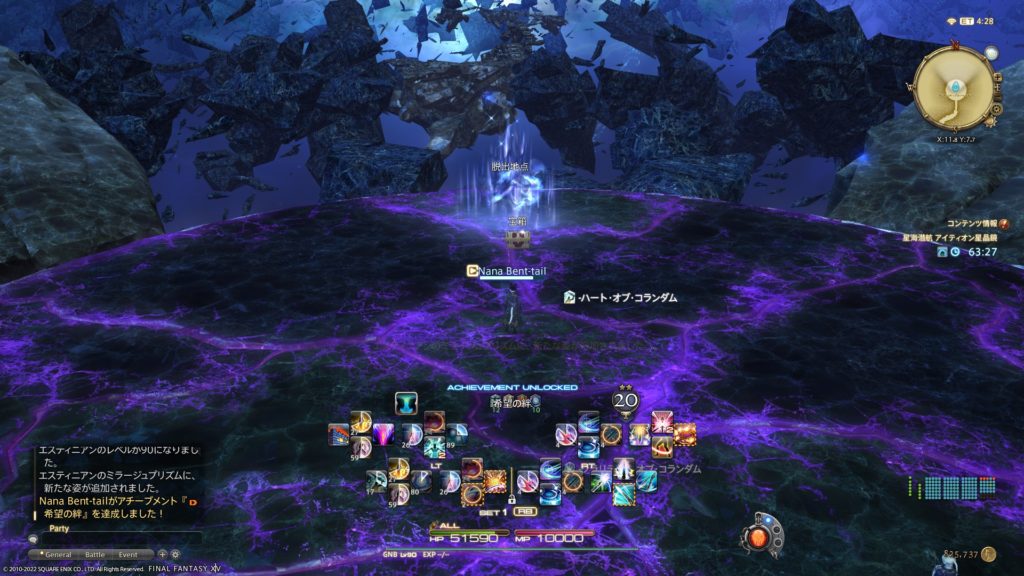Open chat log settings gear

(x=175, y=554)
